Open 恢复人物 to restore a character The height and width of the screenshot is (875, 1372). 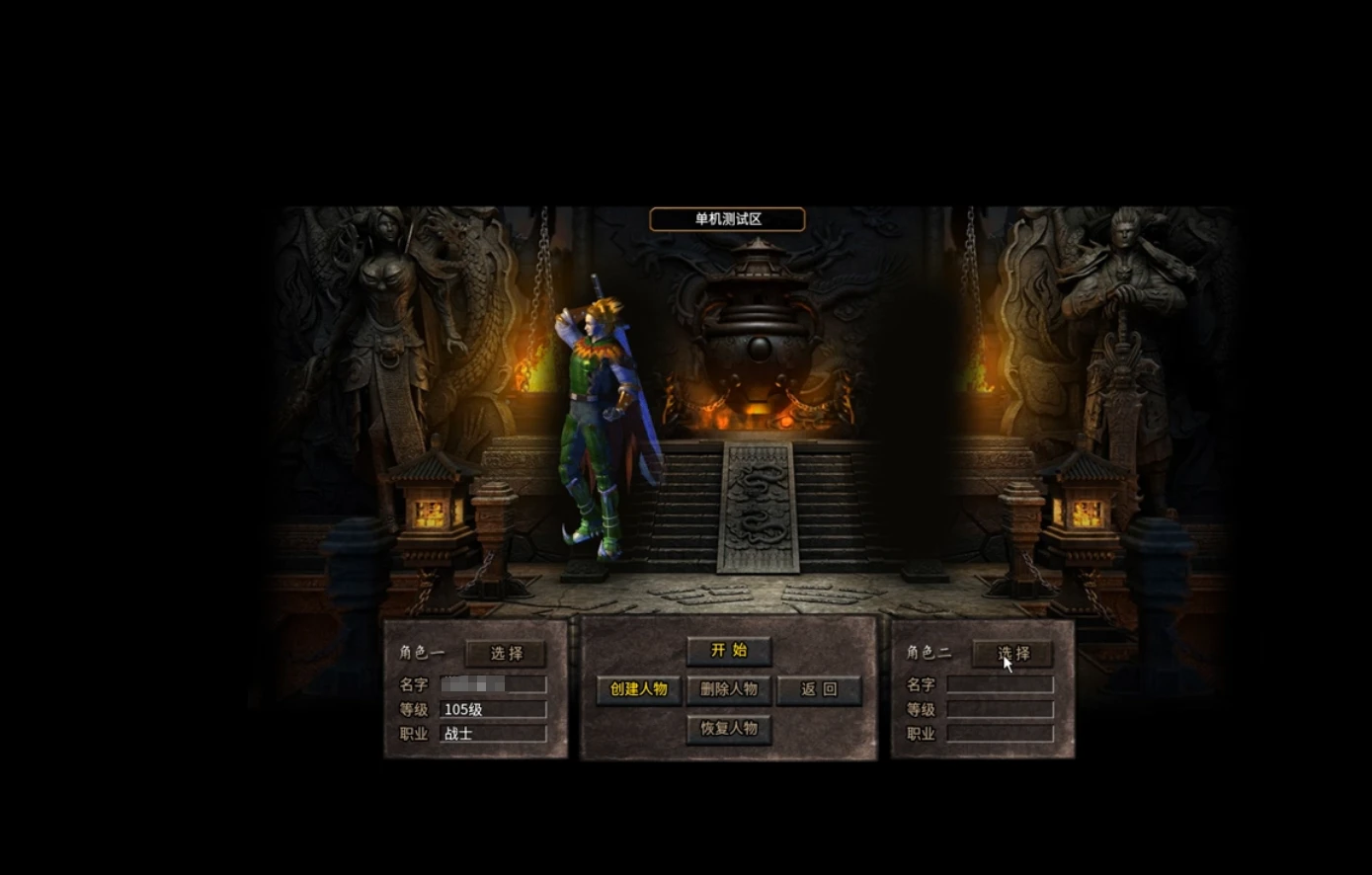point(729,729)
